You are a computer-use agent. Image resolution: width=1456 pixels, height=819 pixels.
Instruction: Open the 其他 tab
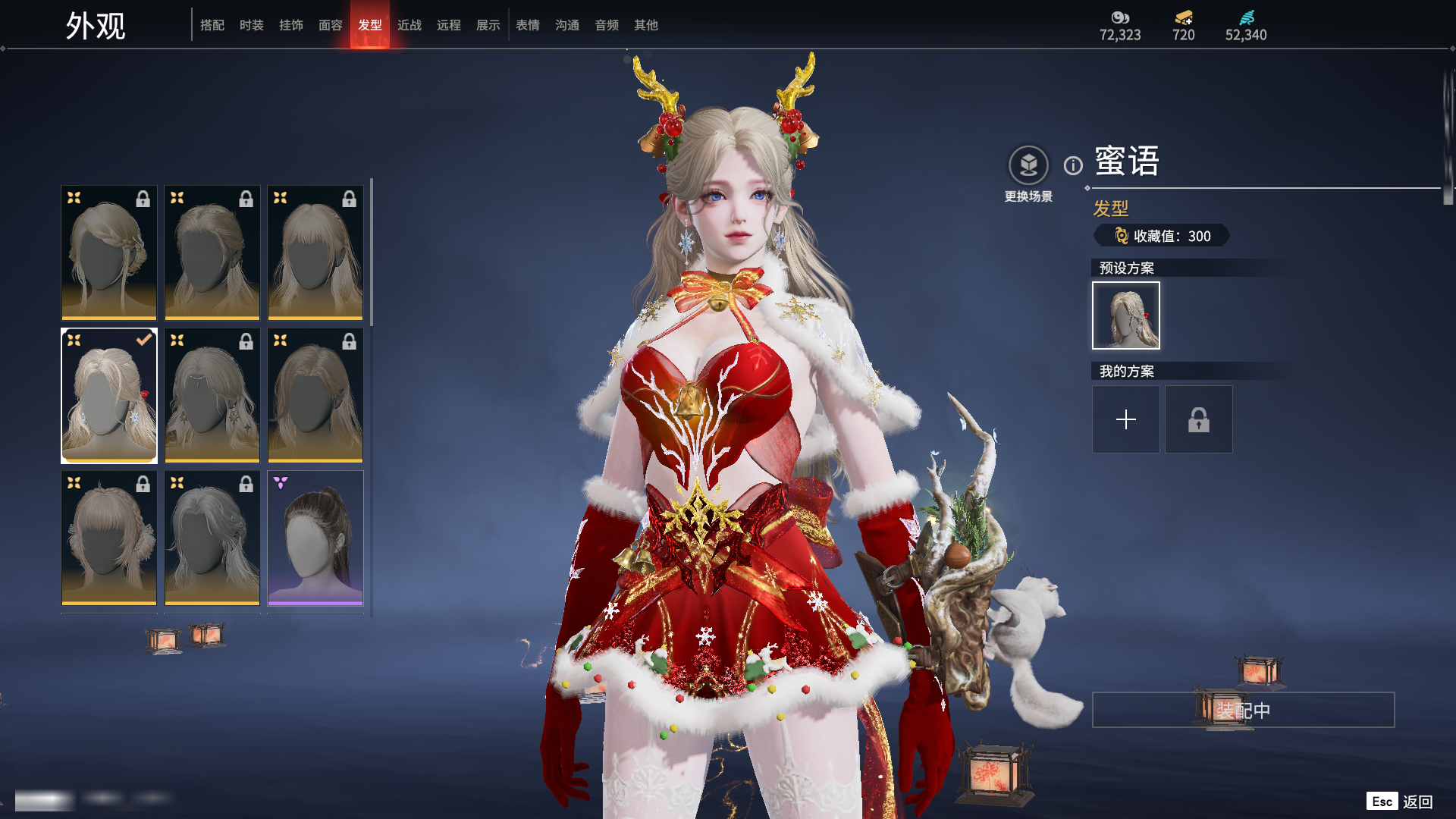tap(646, 25)
